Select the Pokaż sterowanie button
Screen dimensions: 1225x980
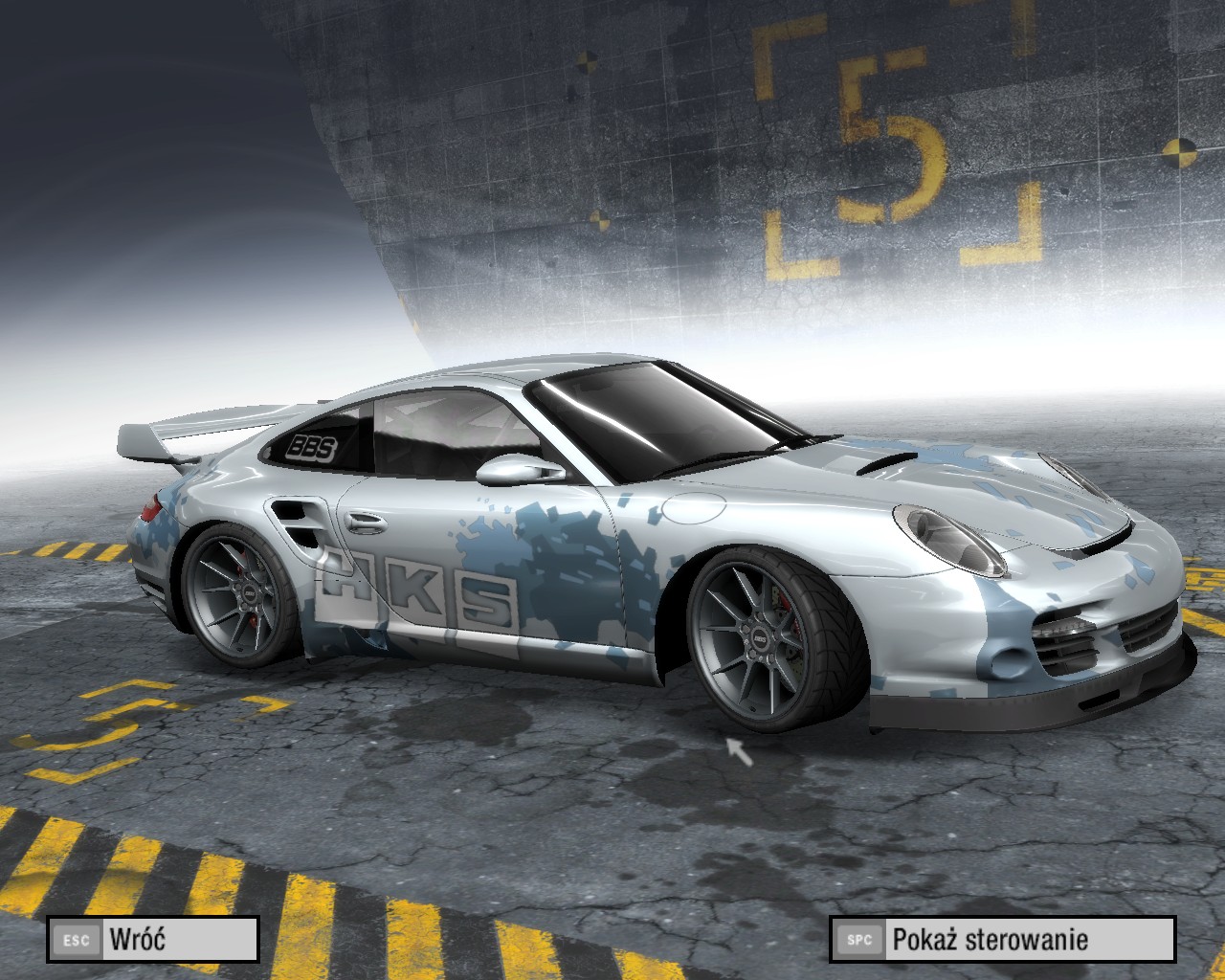pos(1001,939)
